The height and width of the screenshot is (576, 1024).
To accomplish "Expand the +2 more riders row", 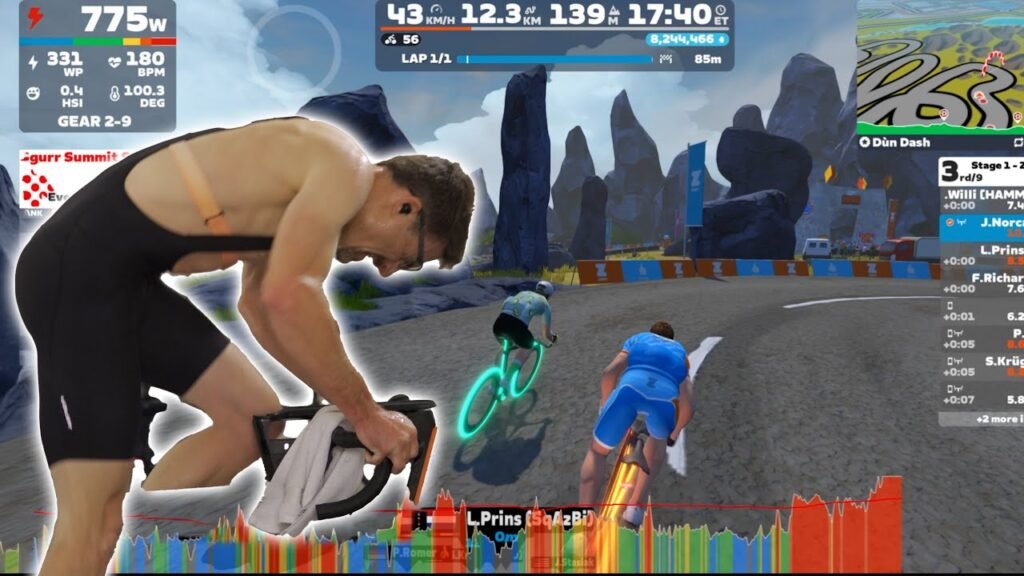I will pos(982,418).
